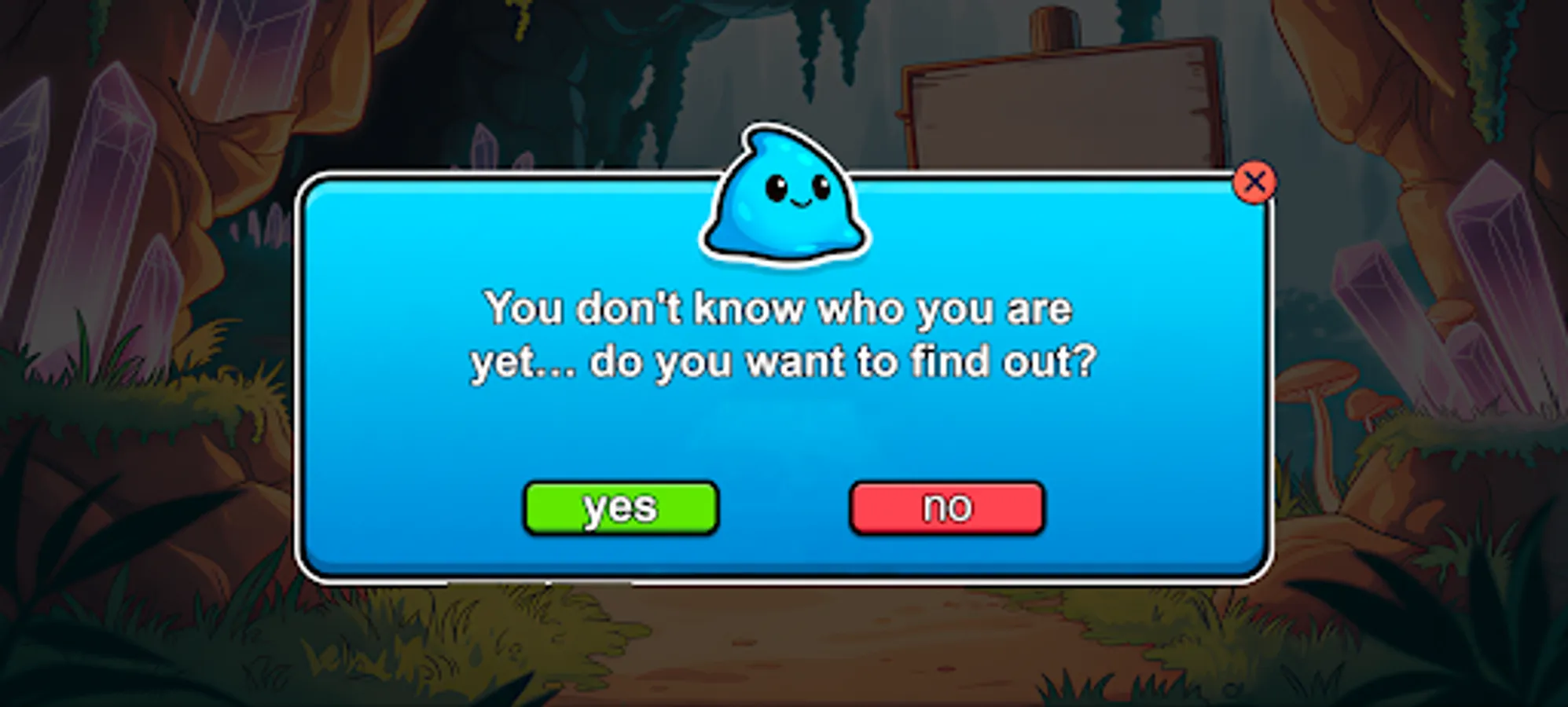Choose no to decline the question

[x=946, y=507]
